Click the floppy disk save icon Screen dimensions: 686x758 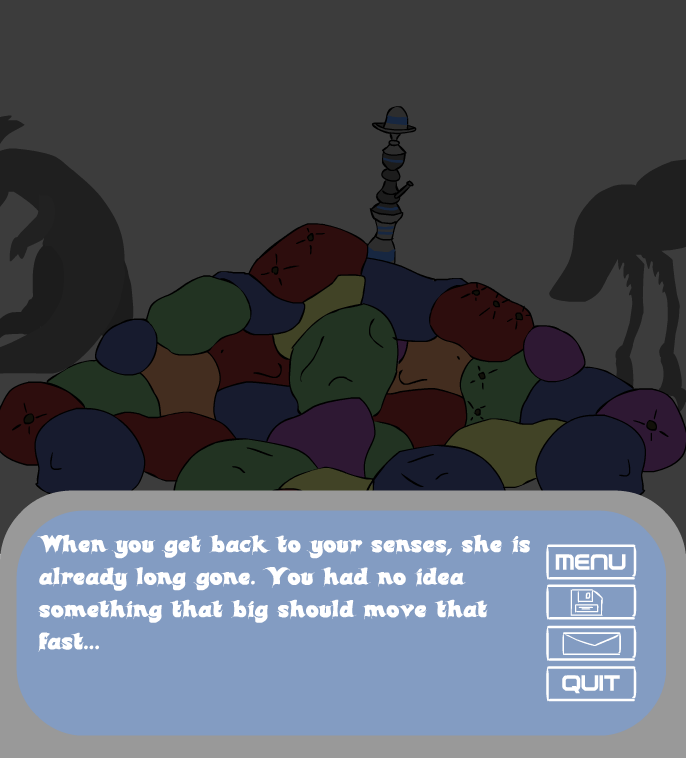pyautogui.click(x=590, y=602)
